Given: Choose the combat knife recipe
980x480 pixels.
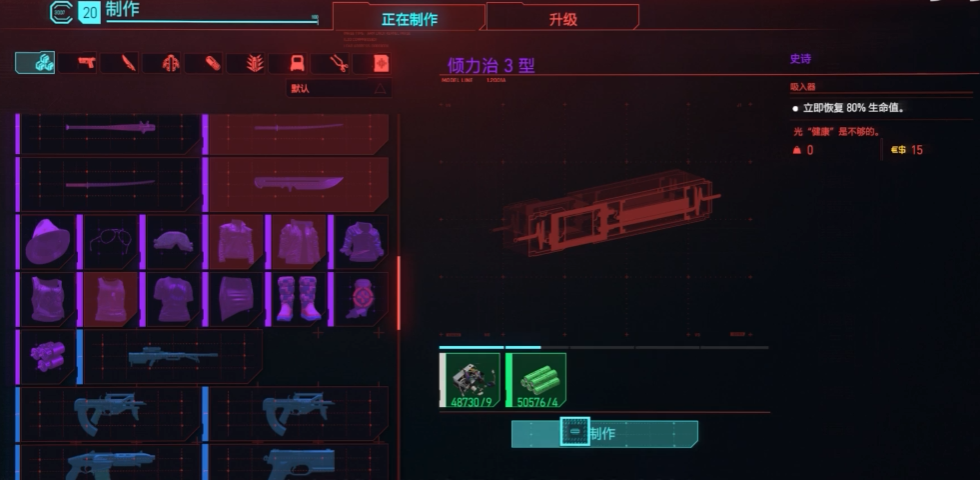Looking at the screenshot, I should click(298, 183).
